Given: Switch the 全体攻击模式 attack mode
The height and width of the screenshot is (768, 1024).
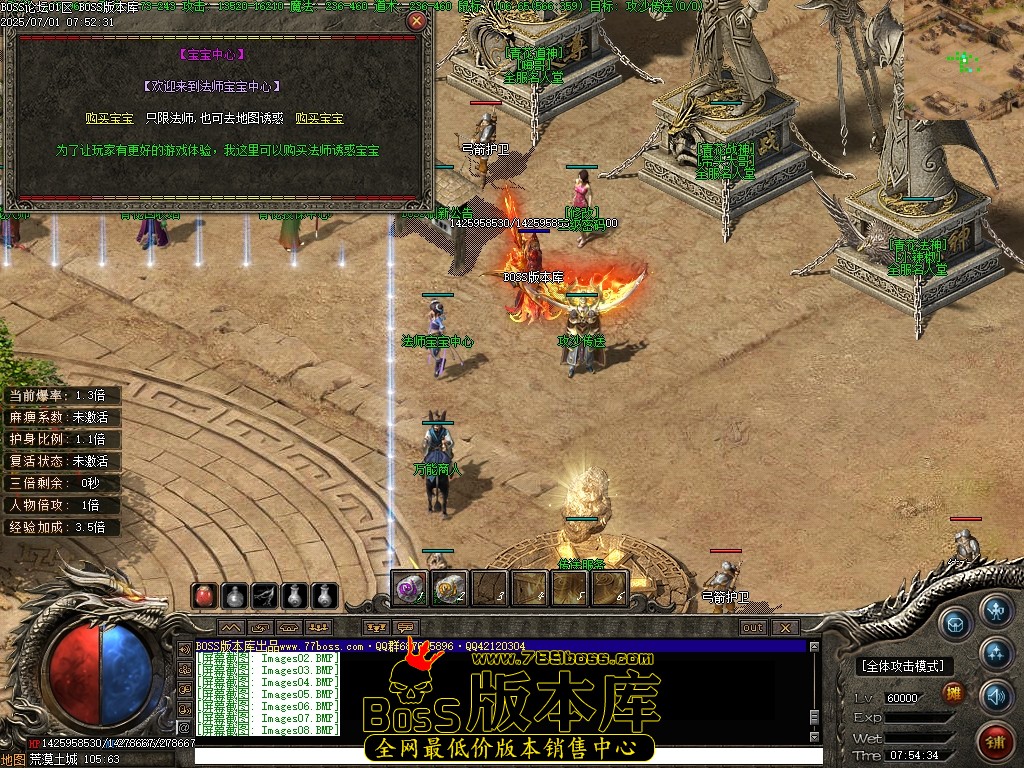Looking at the screenshot, I should 904,666.
